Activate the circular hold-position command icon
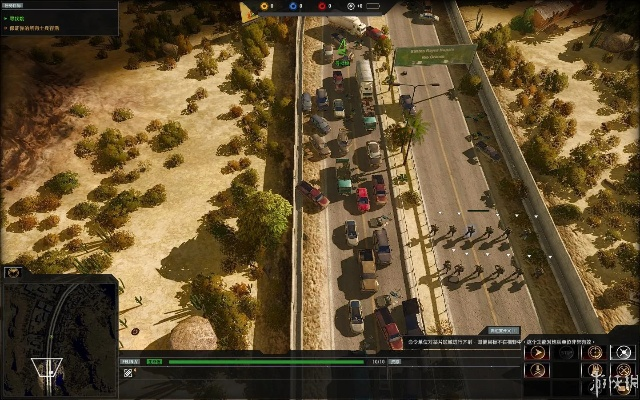The image size is (640, 400). [622, 352]
